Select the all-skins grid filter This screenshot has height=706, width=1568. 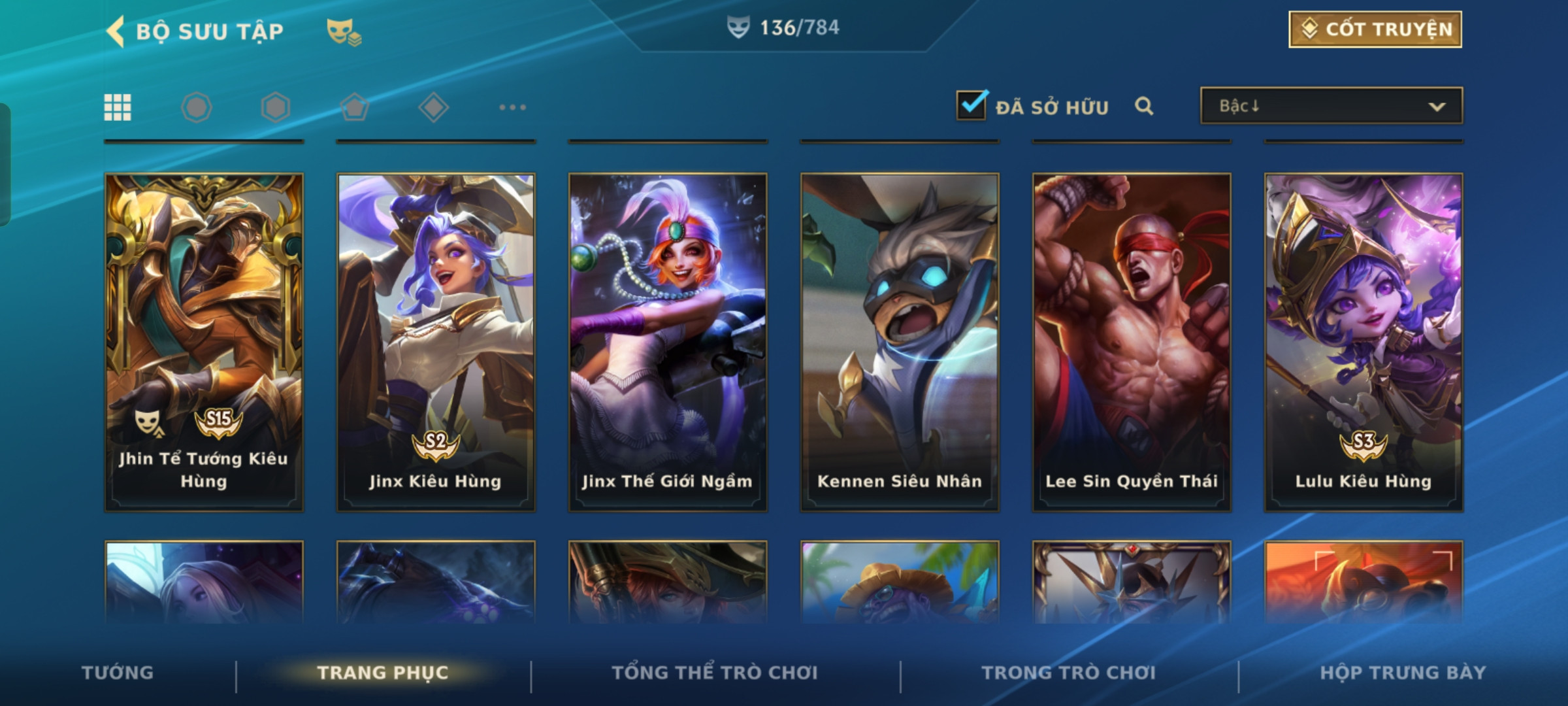[x=118, y=107]
